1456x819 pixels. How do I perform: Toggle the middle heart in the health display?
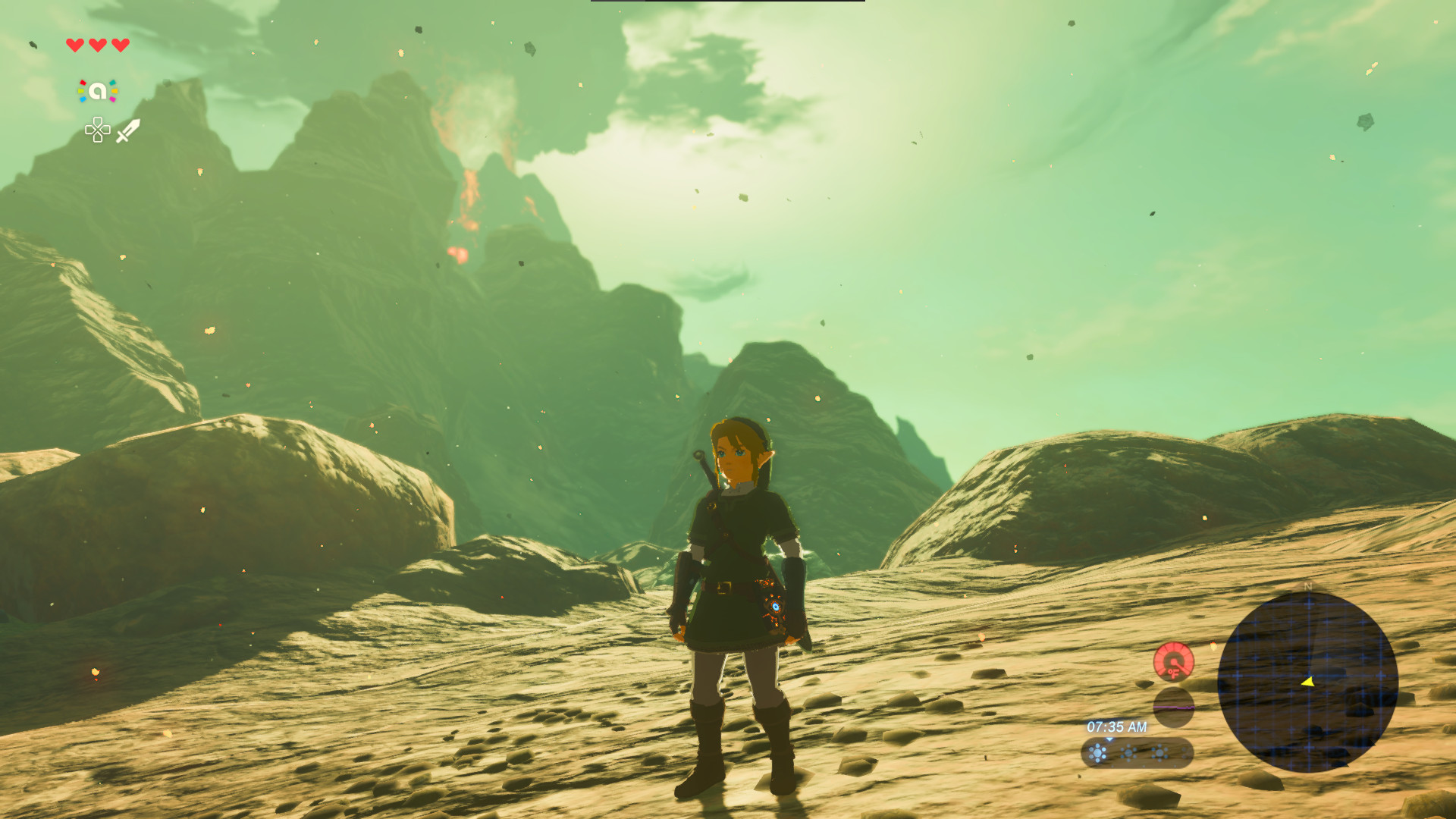[97, 45]
